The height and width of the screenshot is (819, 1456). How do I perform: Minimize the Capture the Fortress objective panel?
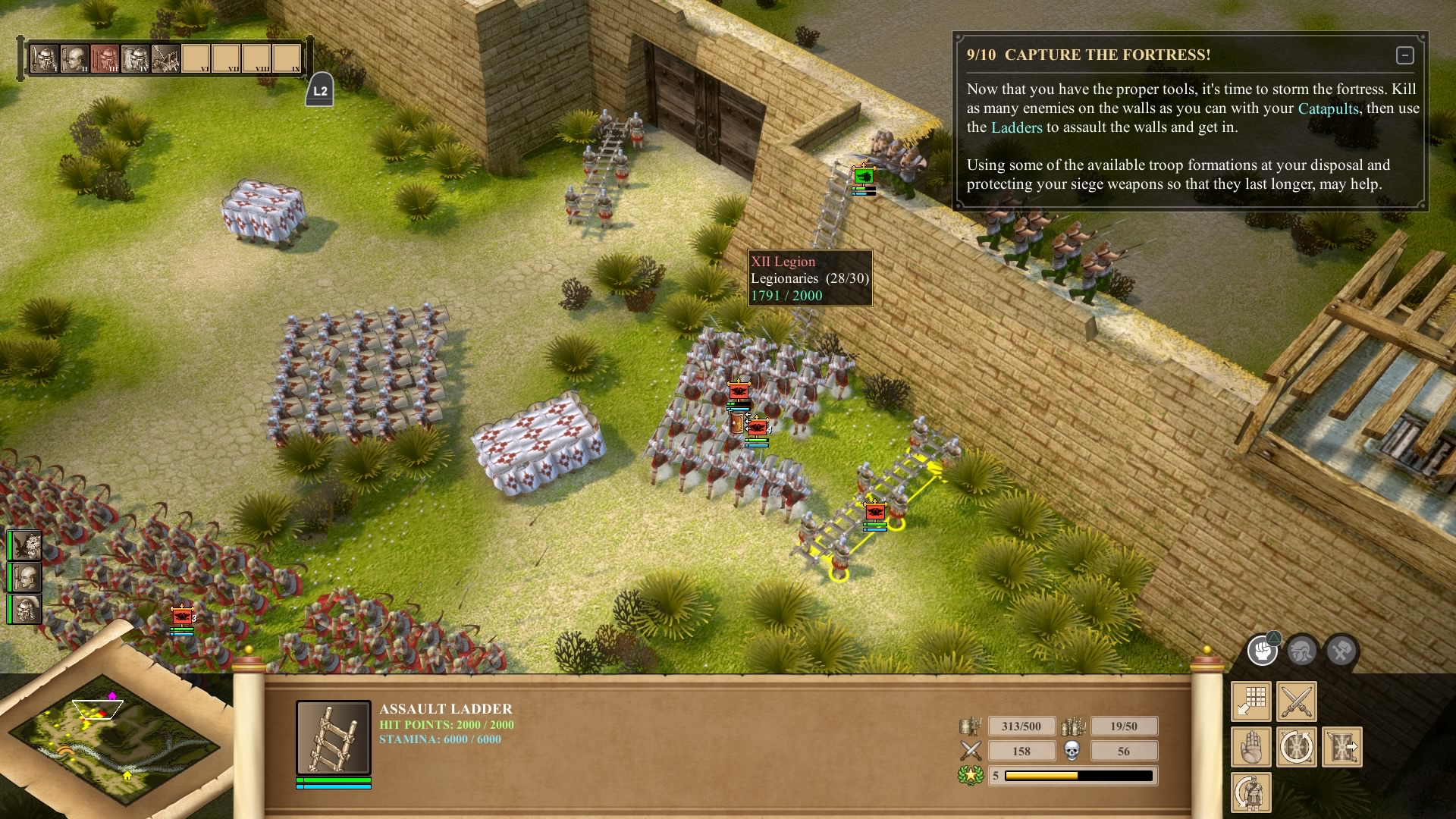1404,55
